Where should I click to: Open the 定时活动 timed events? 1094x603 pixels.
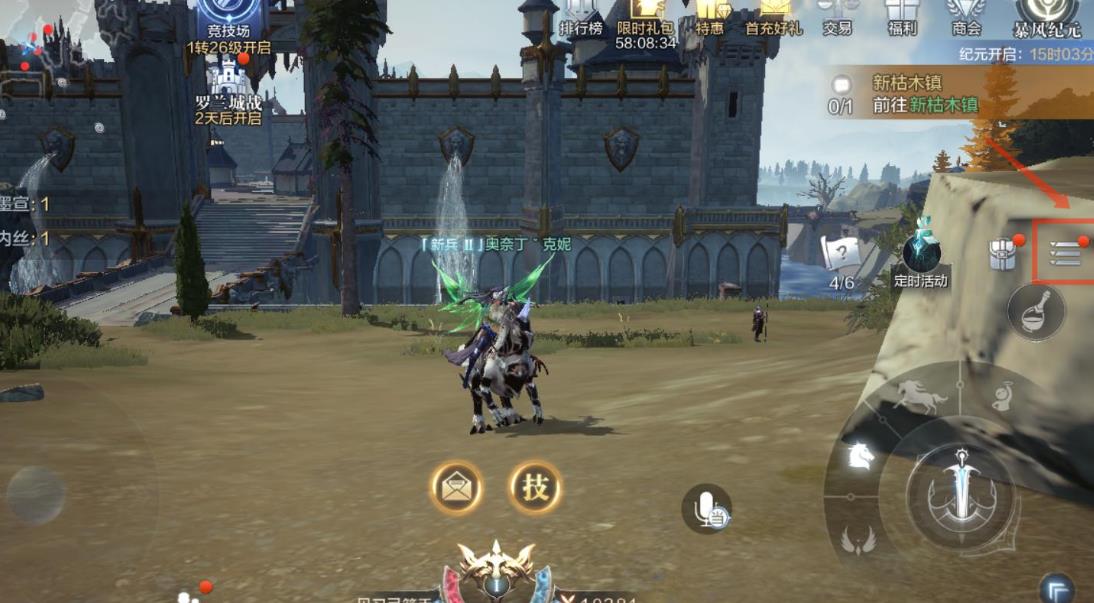coord(920,258)
